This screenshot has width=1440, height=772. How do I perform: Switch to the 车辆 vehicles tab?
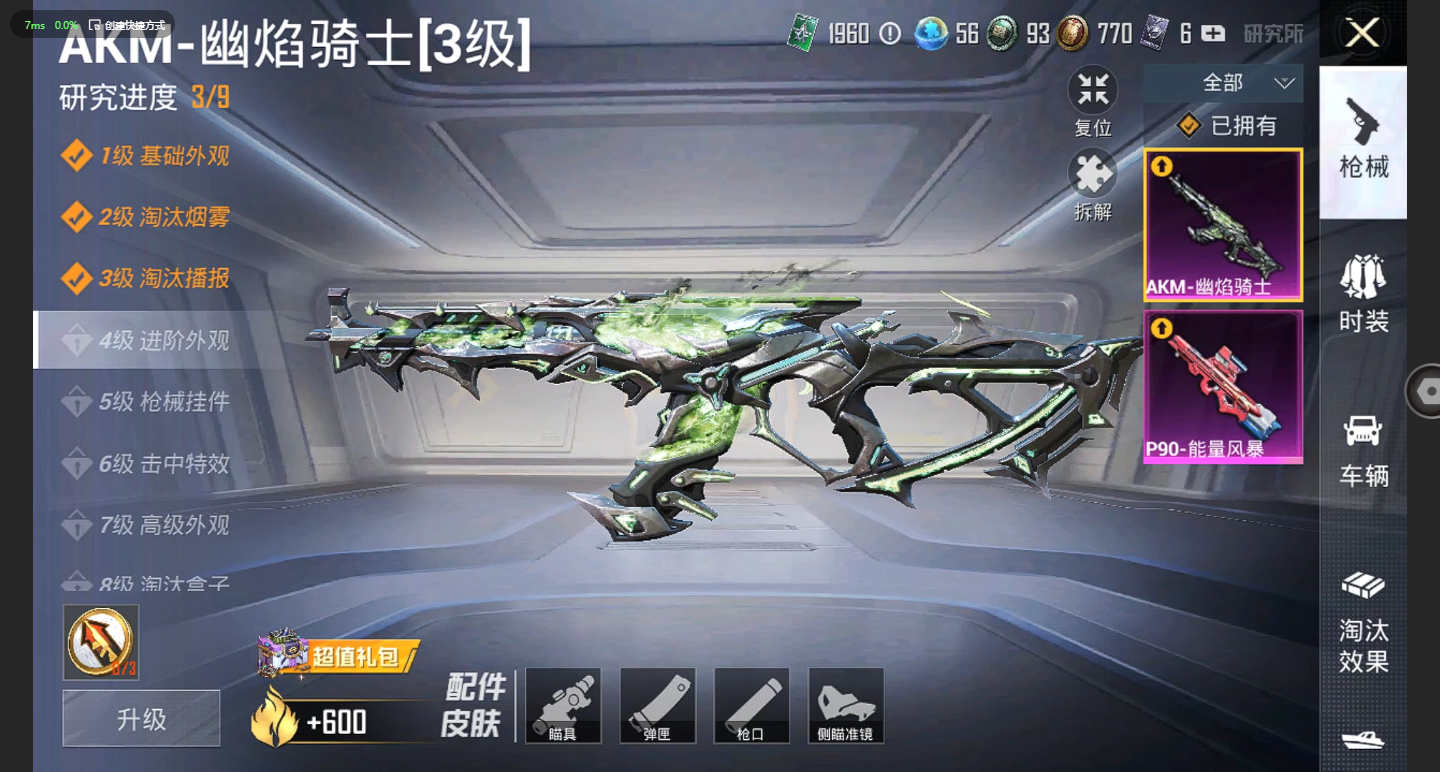(1363, 449)
